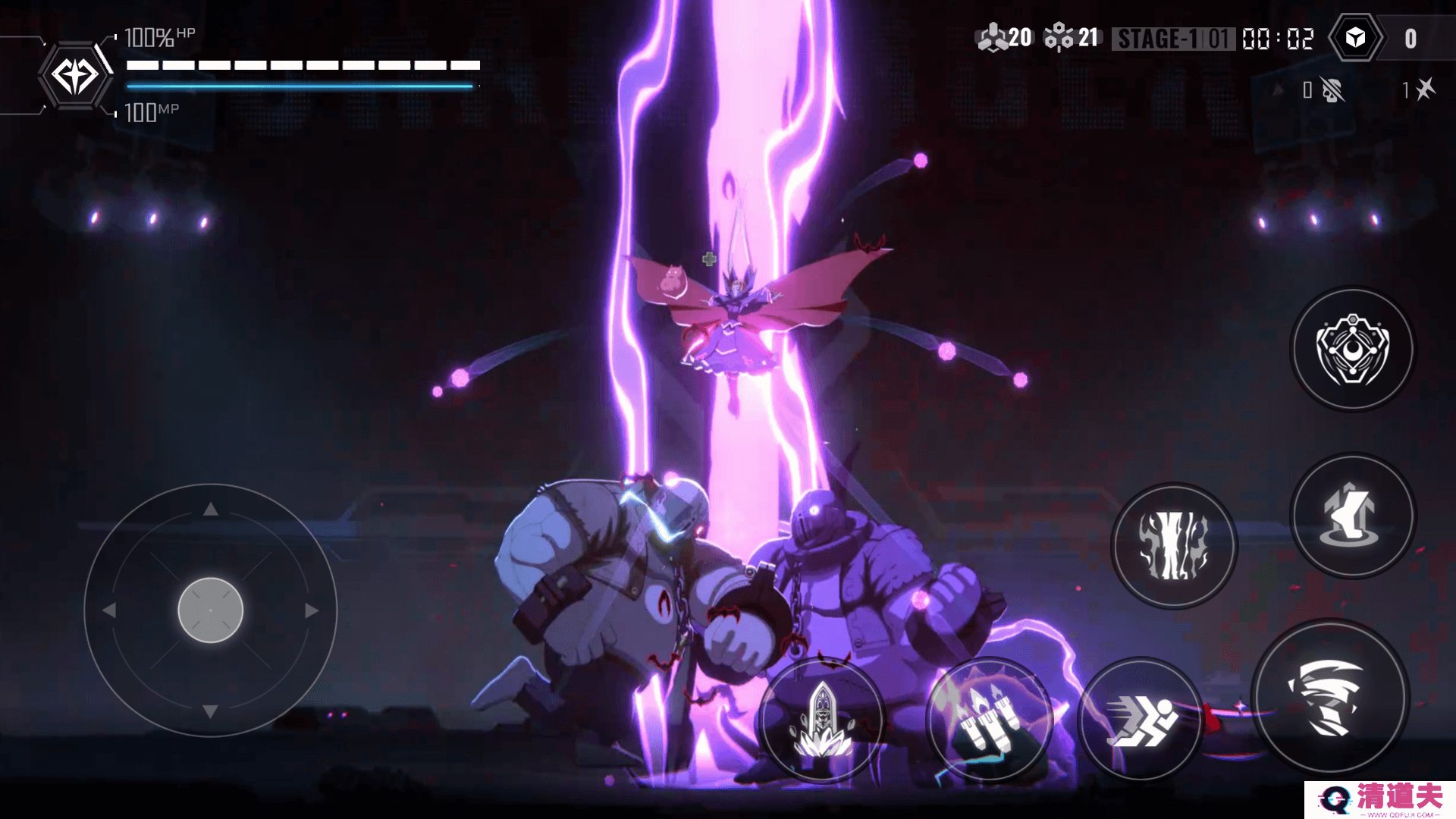Activate the tornado attack button
1456x819 pixels.
click(x=1331, y=698)
